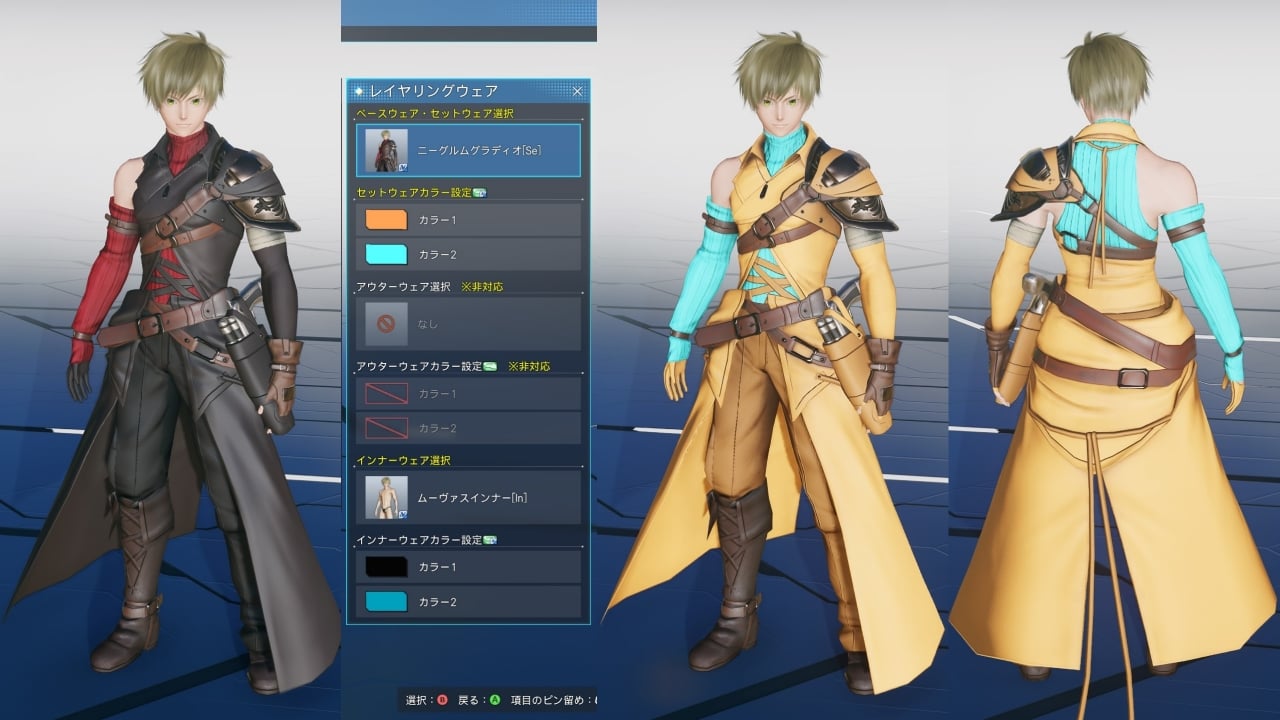The height and width of the screenshot is (720, 1280).
Task: Close the layering wear panel
Action: click(x=577, y=91)
